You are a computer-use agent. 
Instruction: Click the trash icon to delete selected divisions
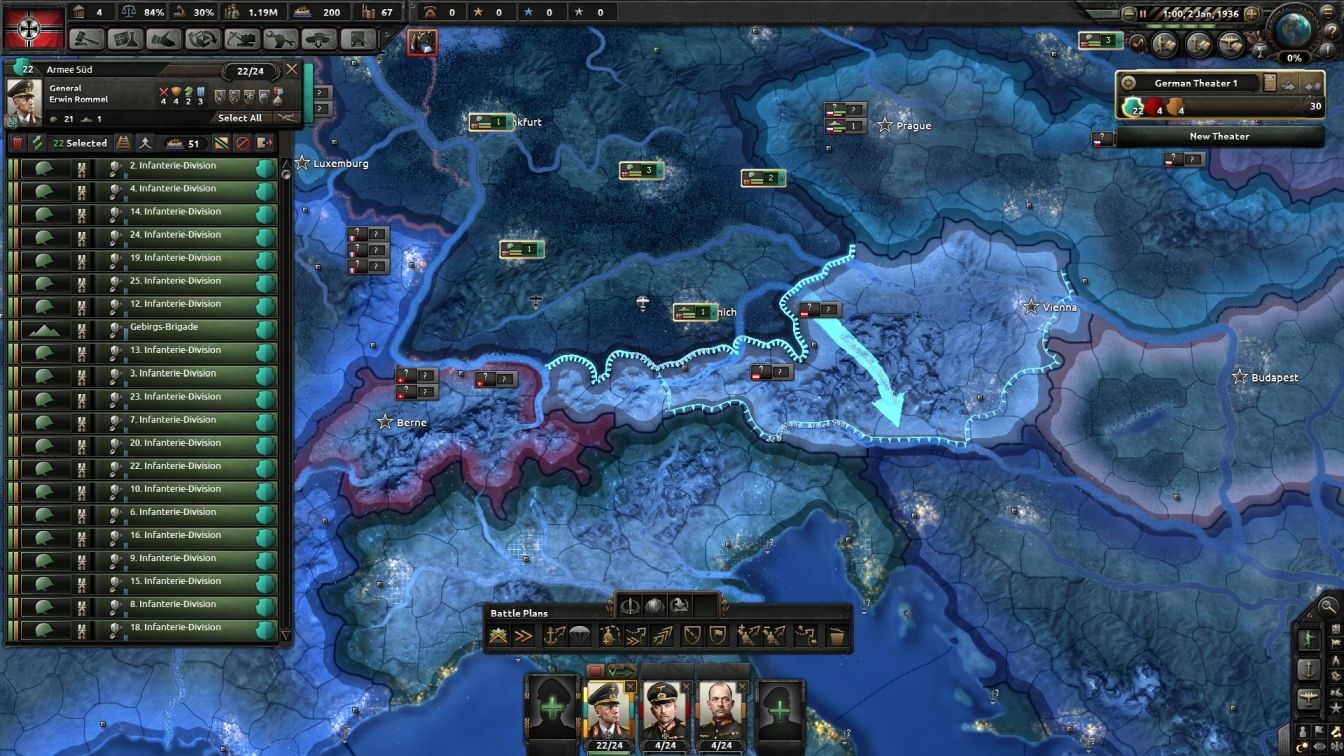point(17,143)
